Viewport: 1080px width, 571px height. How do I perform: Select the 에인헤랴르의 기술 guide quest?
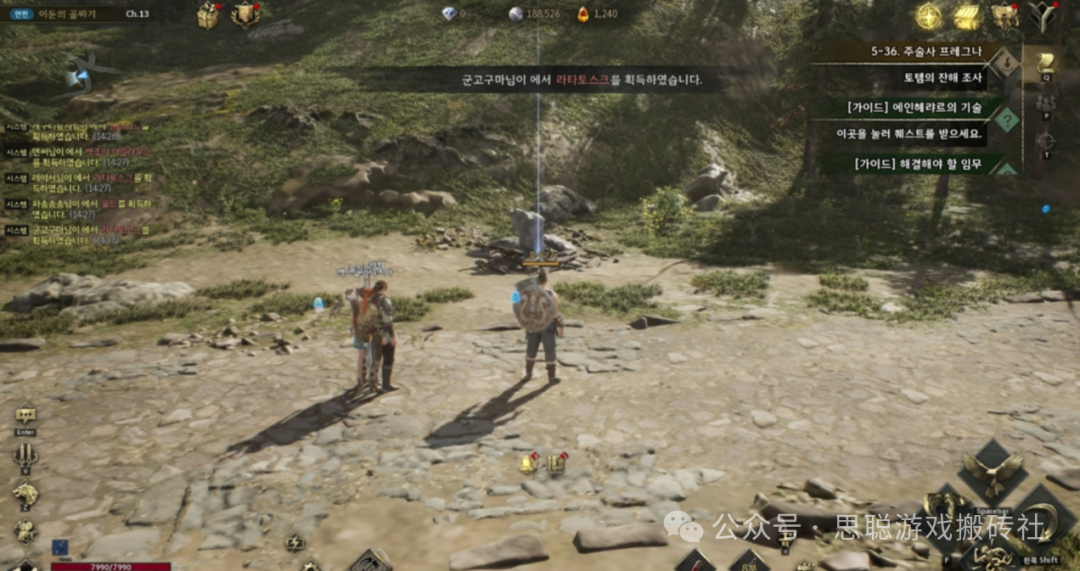coord(914,107)
